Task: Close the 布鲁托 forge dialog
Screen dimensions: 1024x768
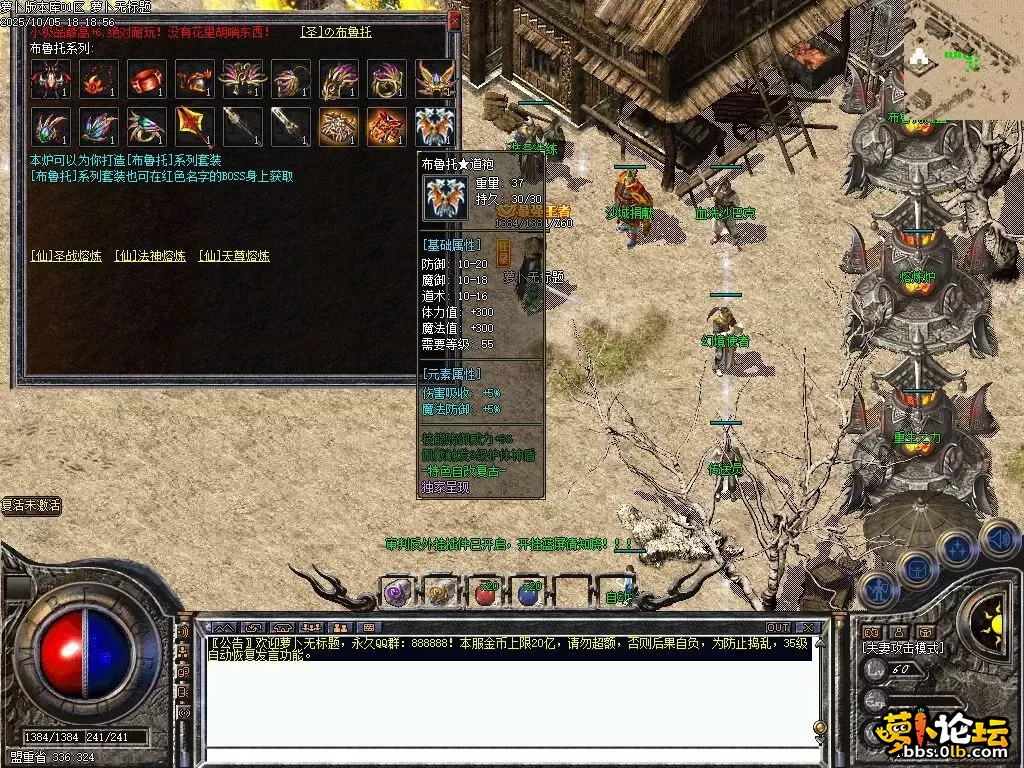Action: (455, 20)
